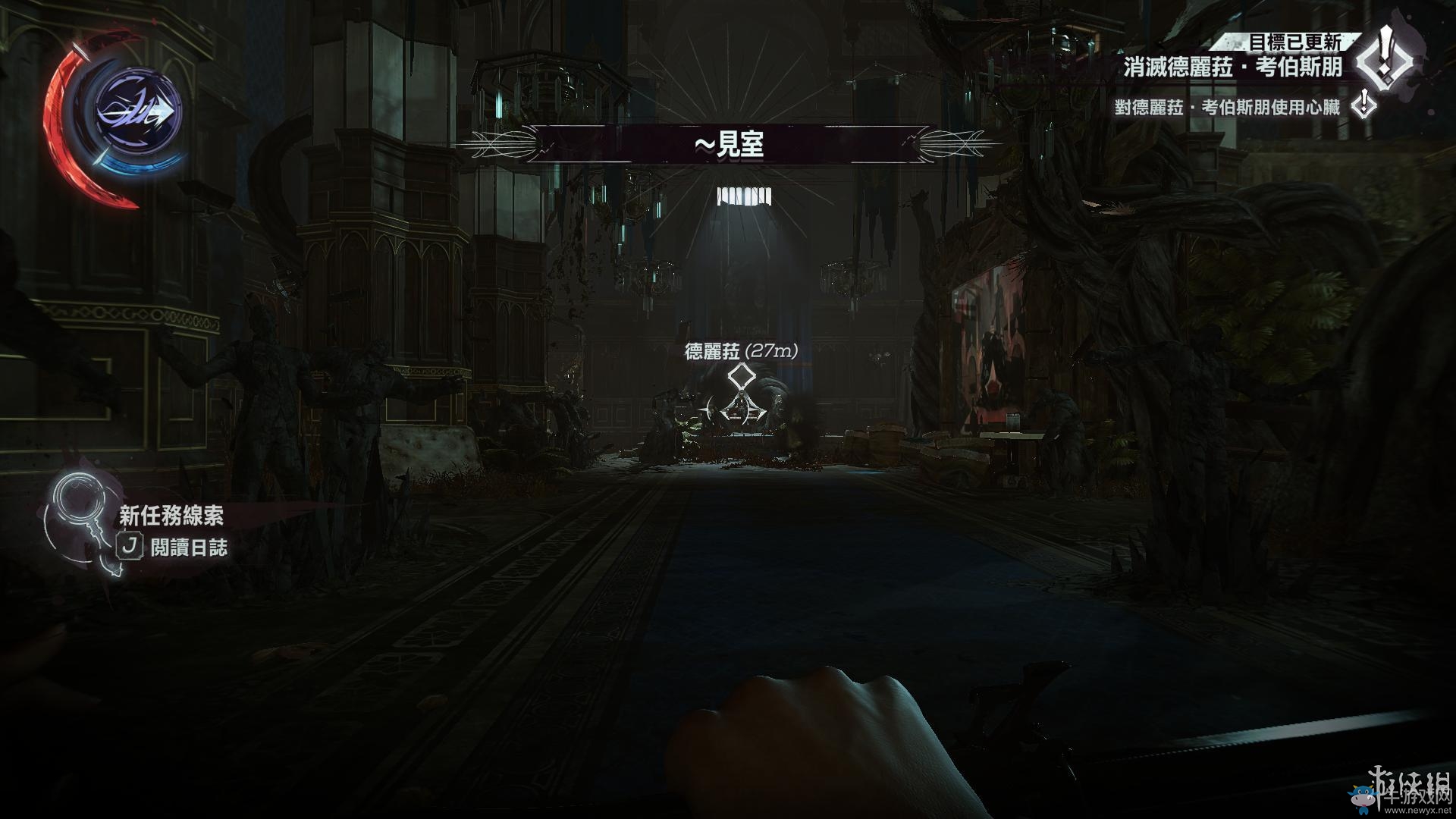Click the 消滅德麗菈·考伯斯朋 objective text

coord(1233,67)
